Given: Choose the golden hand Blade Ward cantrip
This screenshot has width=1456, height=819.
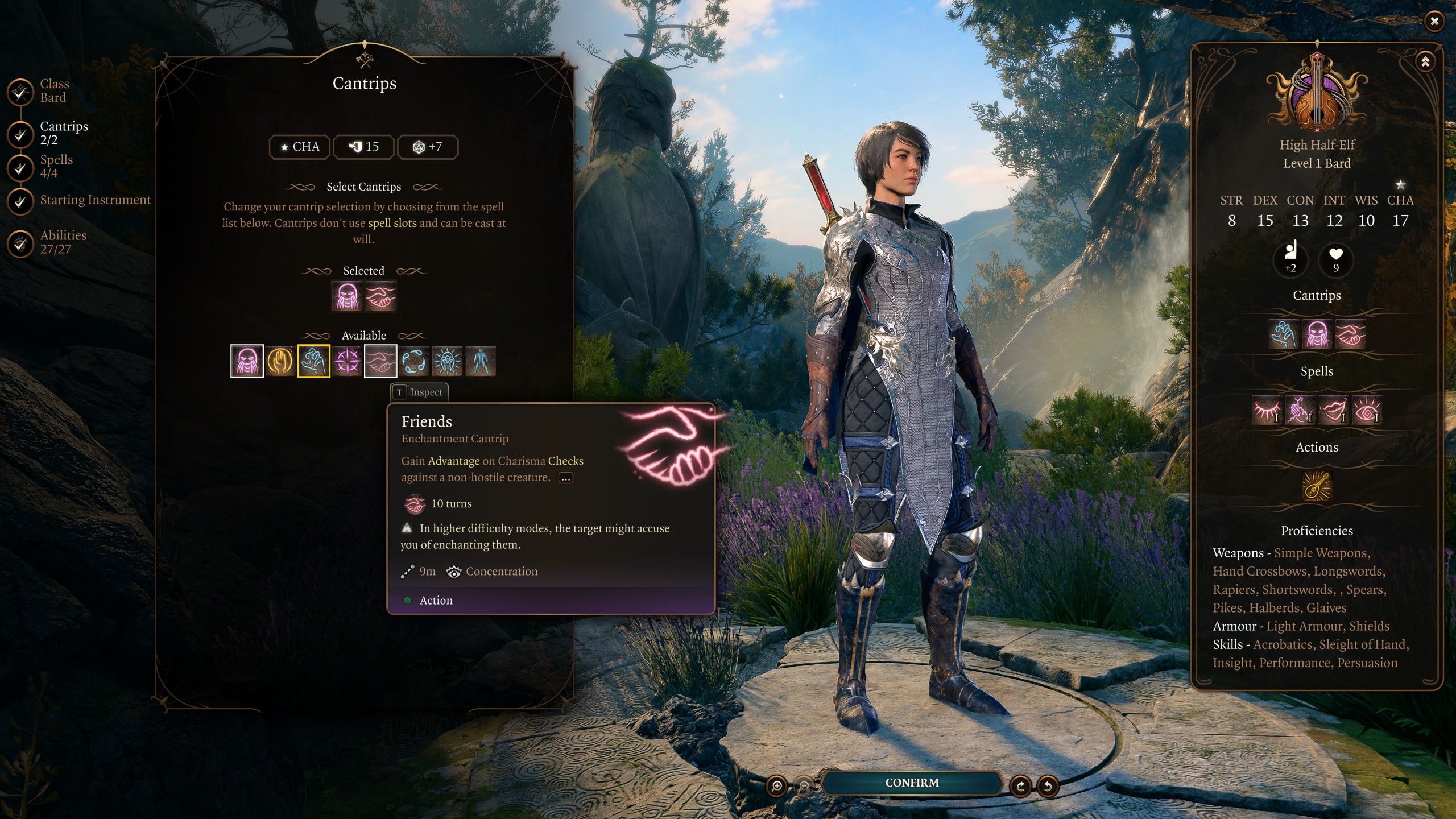Looking at the screenshot, I should (280, 361).
